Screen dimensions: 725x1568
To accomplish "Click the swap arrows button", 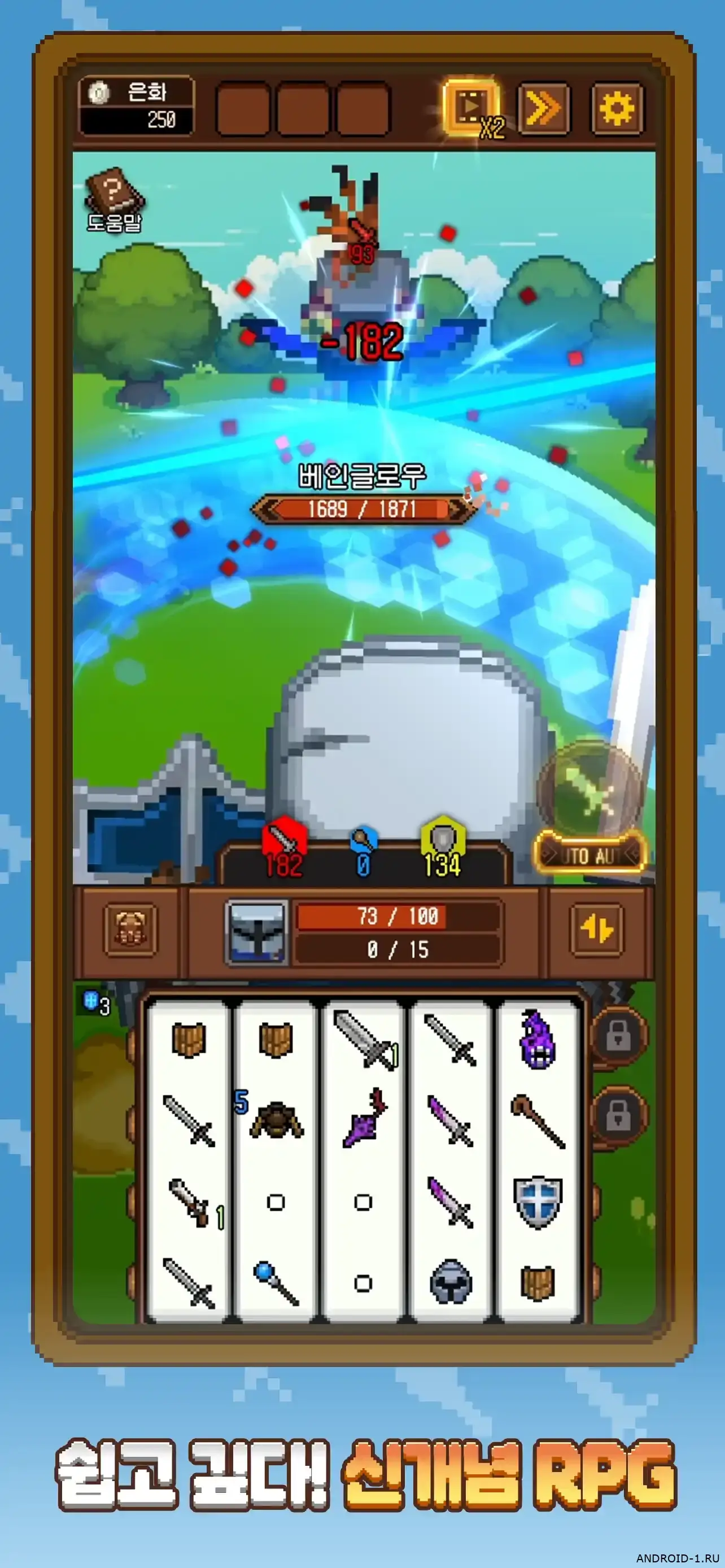I will tap(597, 930).
